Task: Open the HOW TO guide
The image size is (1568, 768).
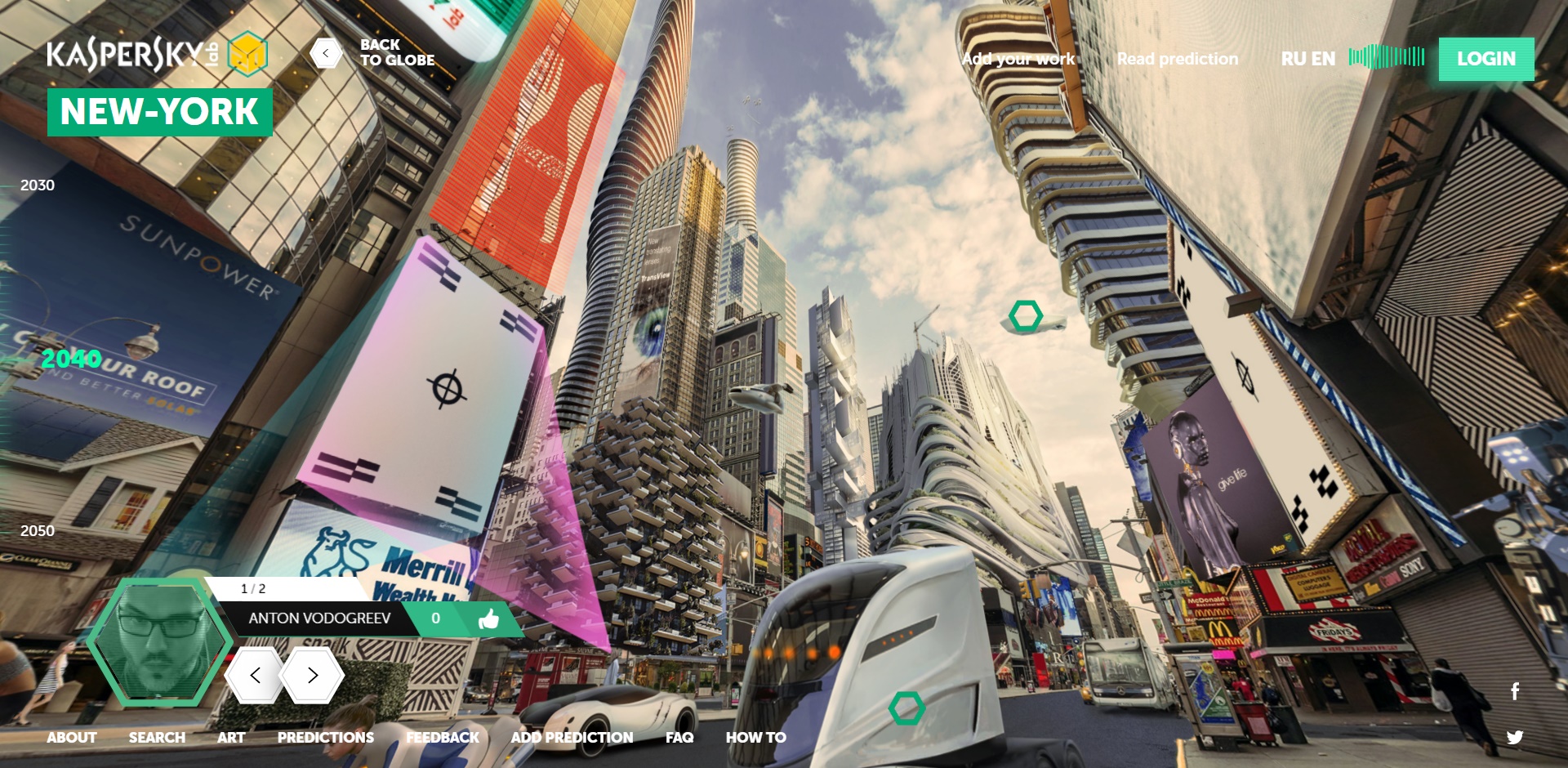Action: (x=755, y=737)
